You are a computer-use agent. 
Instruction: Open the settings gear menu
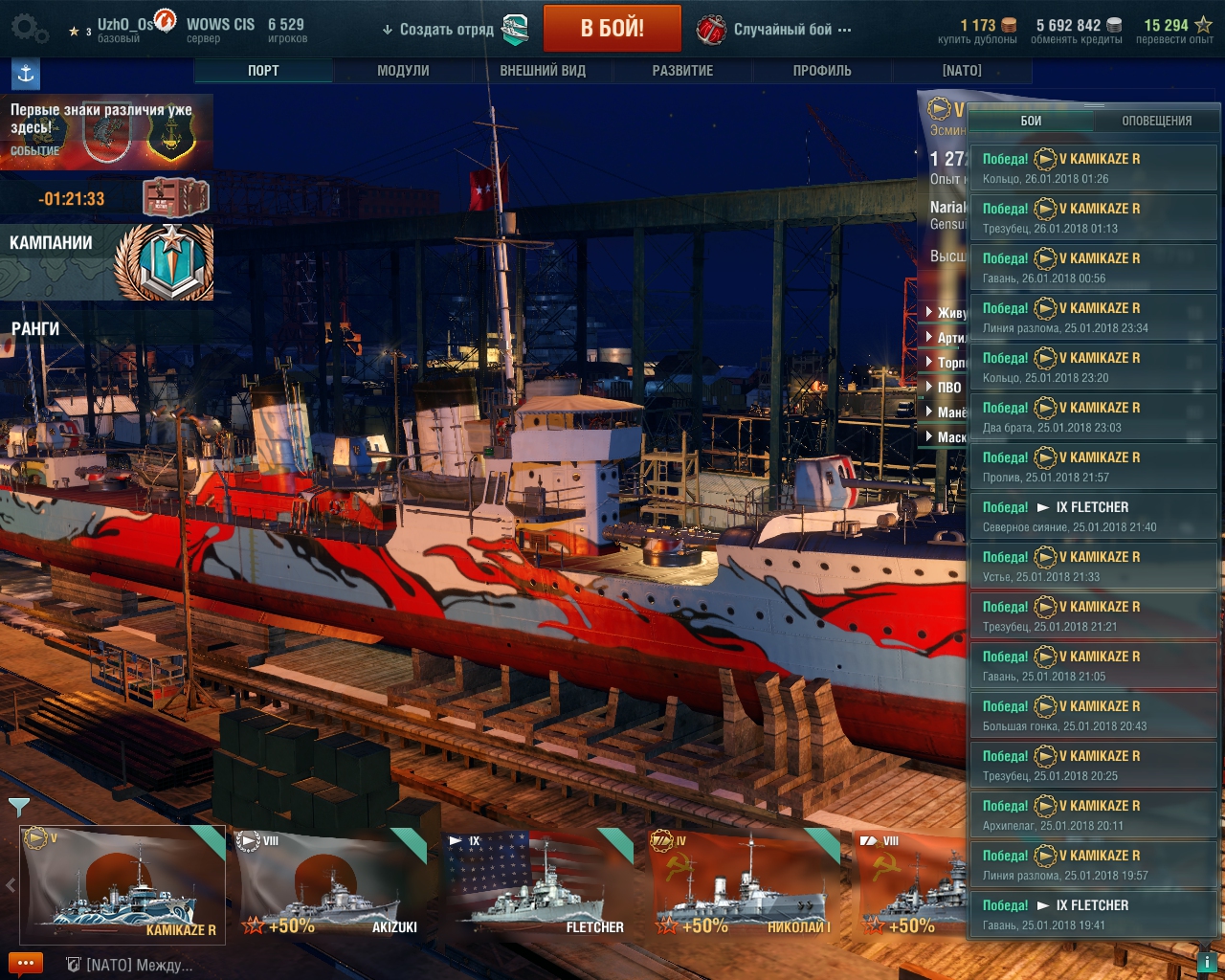pyautogui.click(x=27, y=29)
